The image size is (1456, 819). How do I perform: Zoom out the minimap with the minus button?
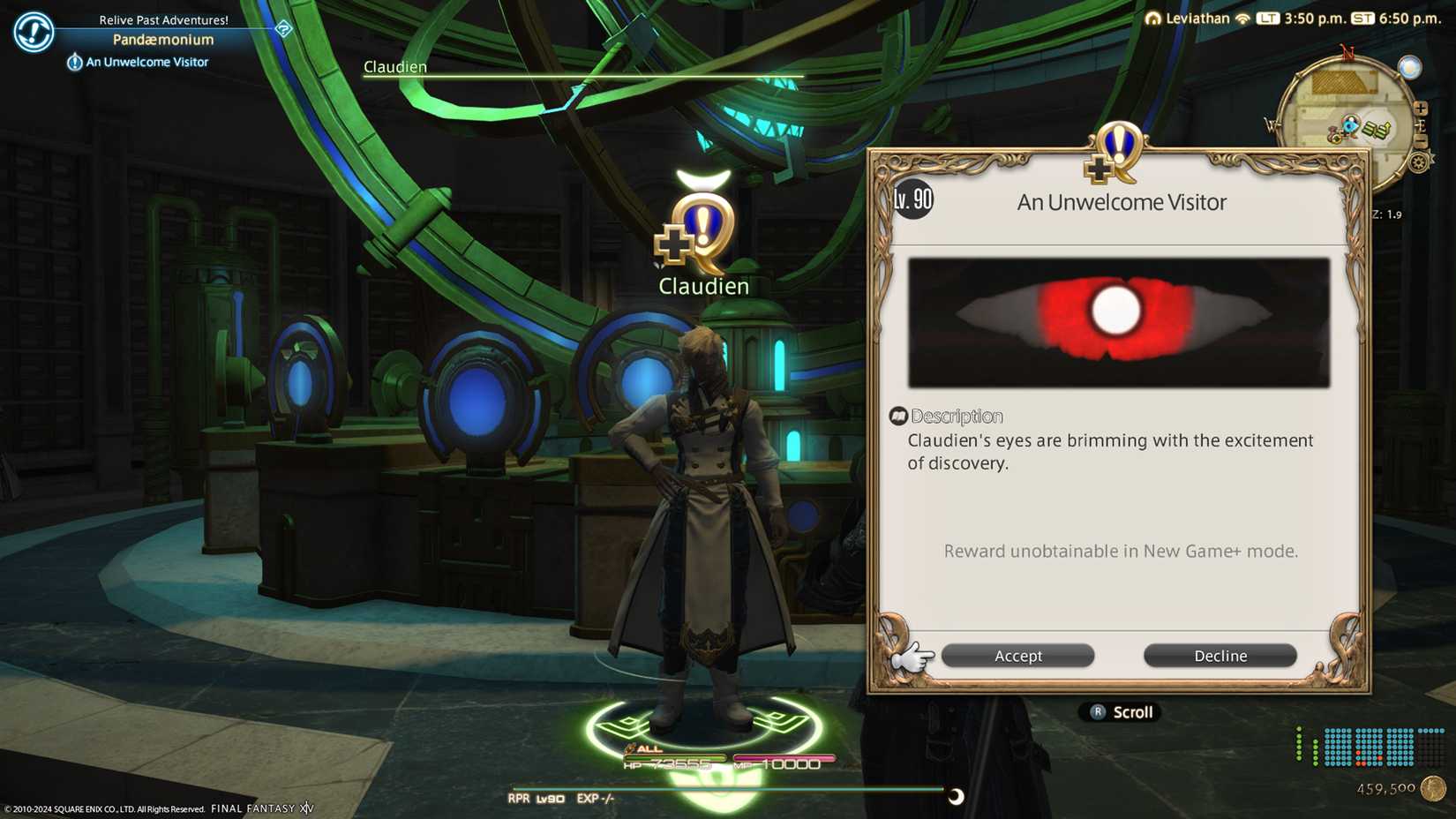[x=1422, y=141]
